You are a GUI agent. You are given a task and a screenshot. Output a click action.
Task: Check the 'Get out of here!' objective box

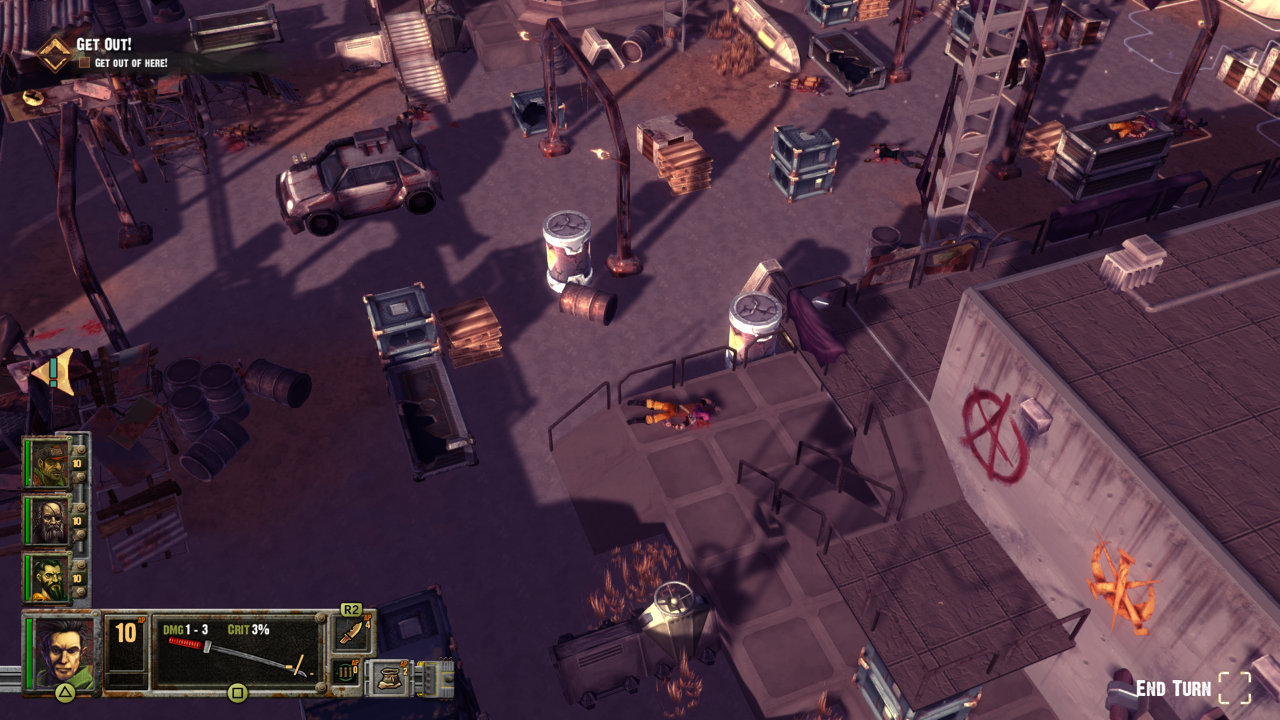pyautogui.click(x=84, y=60)
